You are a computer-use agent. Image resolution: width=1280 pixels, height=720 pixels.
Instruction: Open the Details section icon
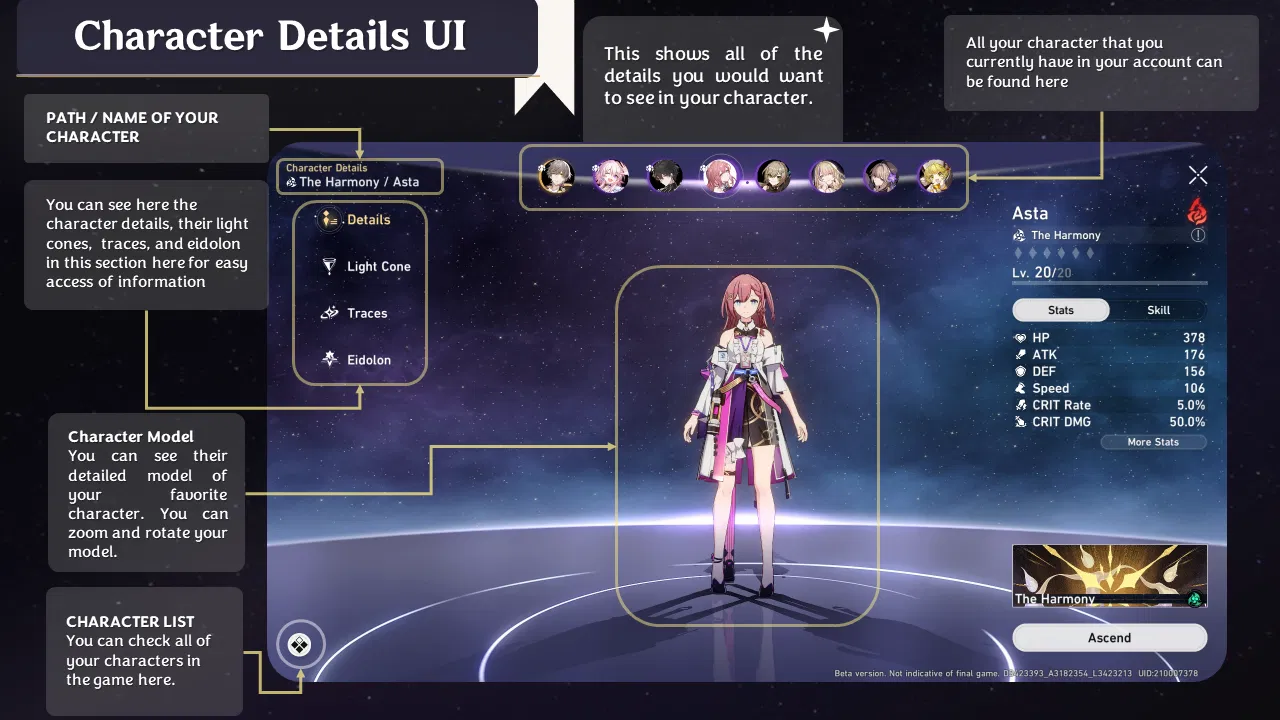click(x=330, y=219)
